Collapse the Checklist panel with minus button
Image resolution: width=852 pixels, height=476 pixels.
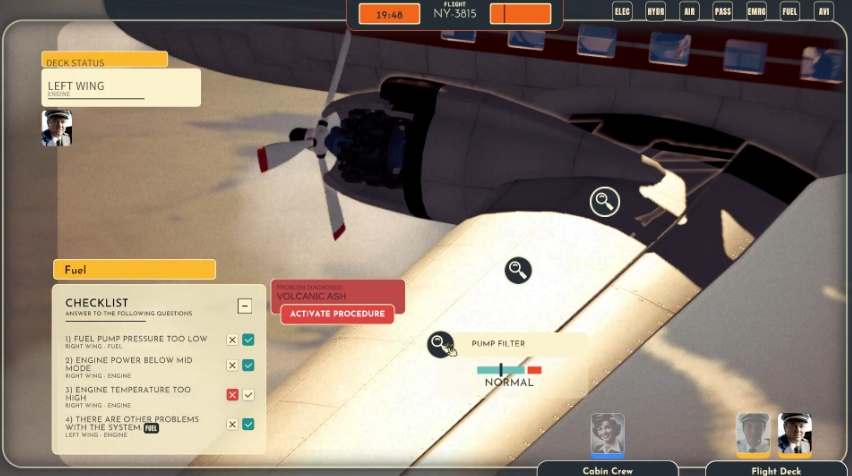tap(244, 306)
